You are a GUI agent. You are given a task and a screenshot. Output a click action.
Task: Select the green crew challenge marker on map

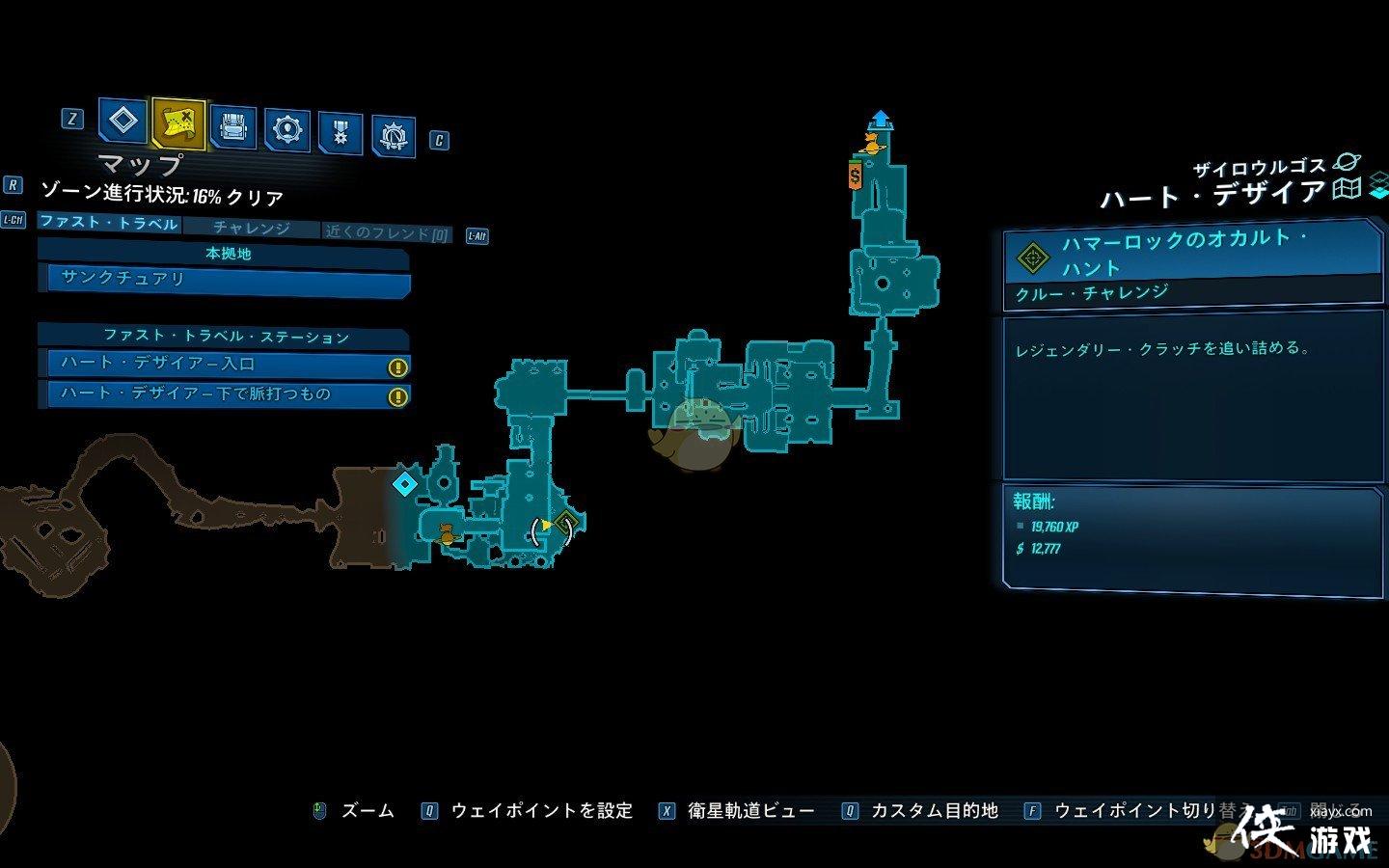coord(566,526)
